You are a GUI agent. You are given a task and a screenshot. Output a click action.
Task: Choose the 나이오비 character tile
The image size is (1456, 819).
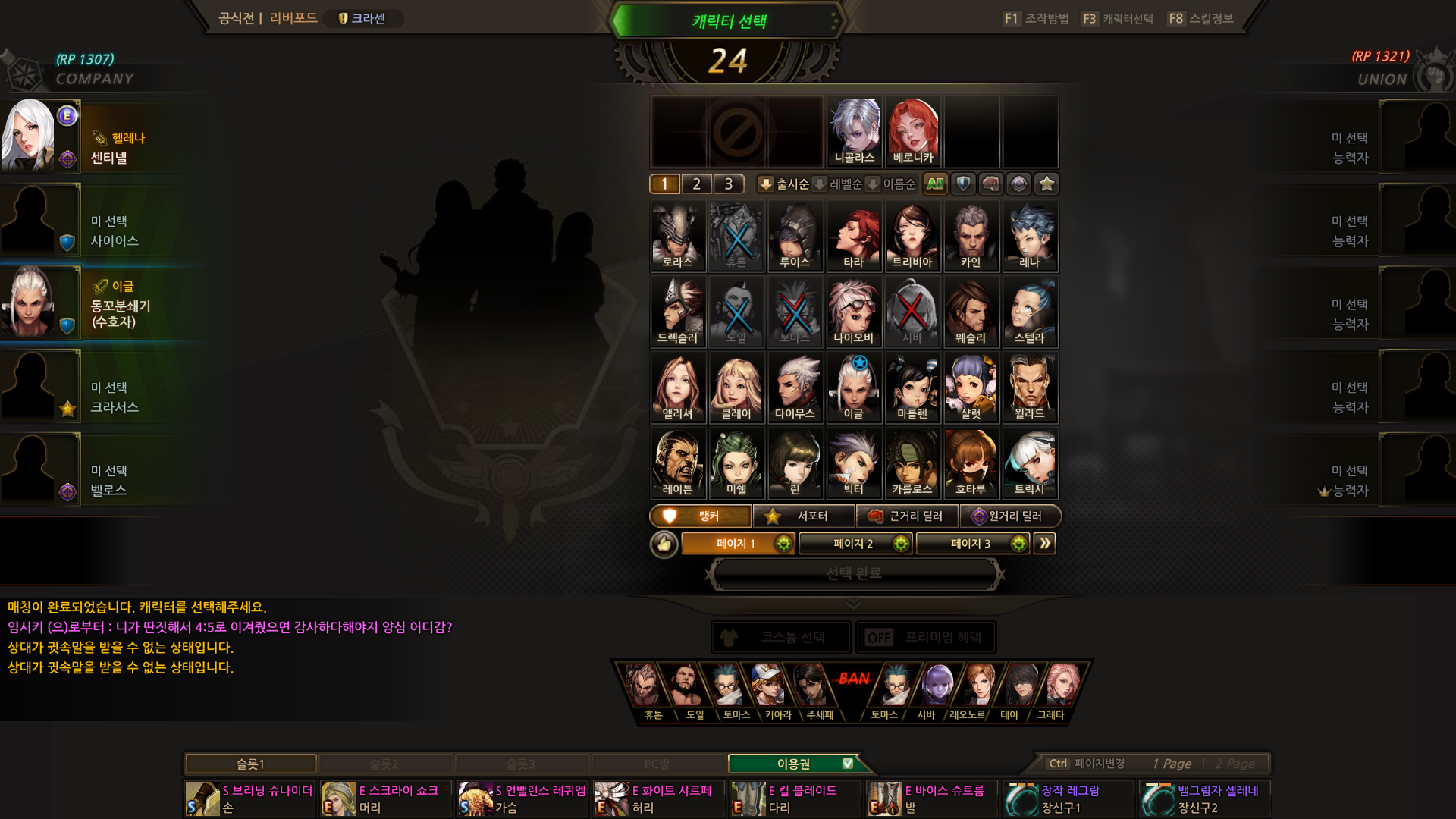coord(854,312)
